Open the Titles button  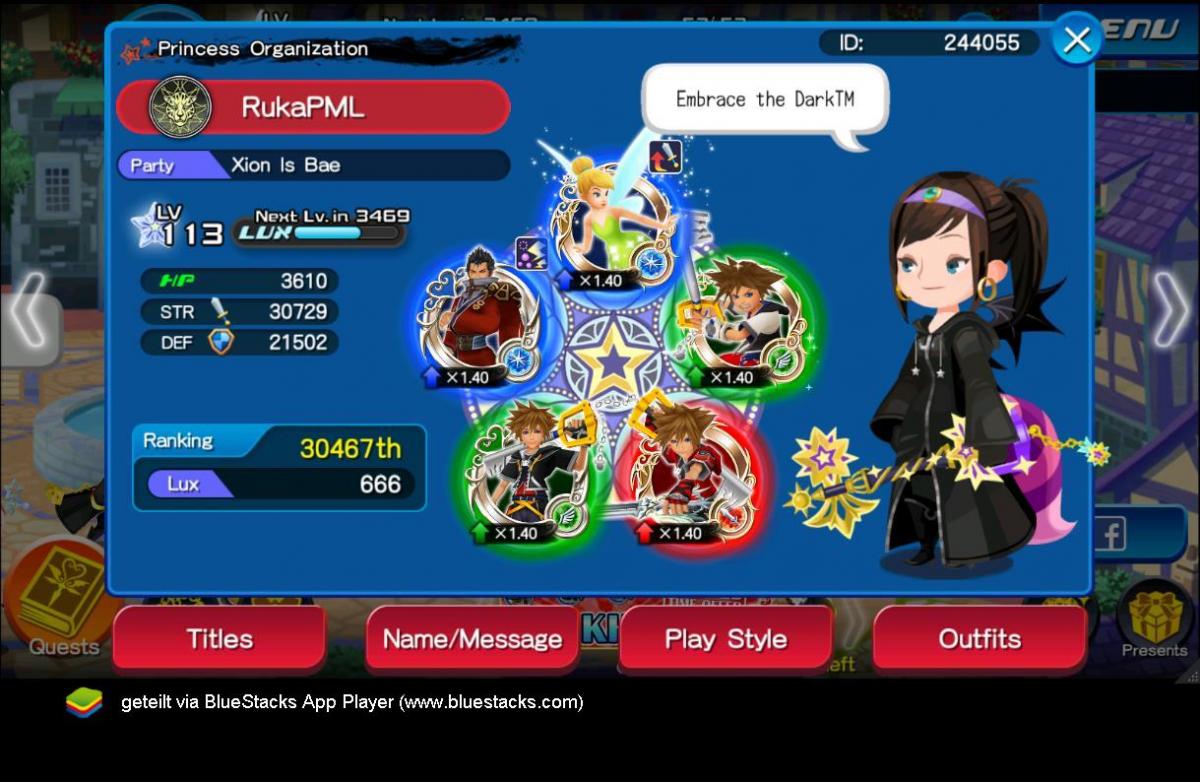click(219, 639)
